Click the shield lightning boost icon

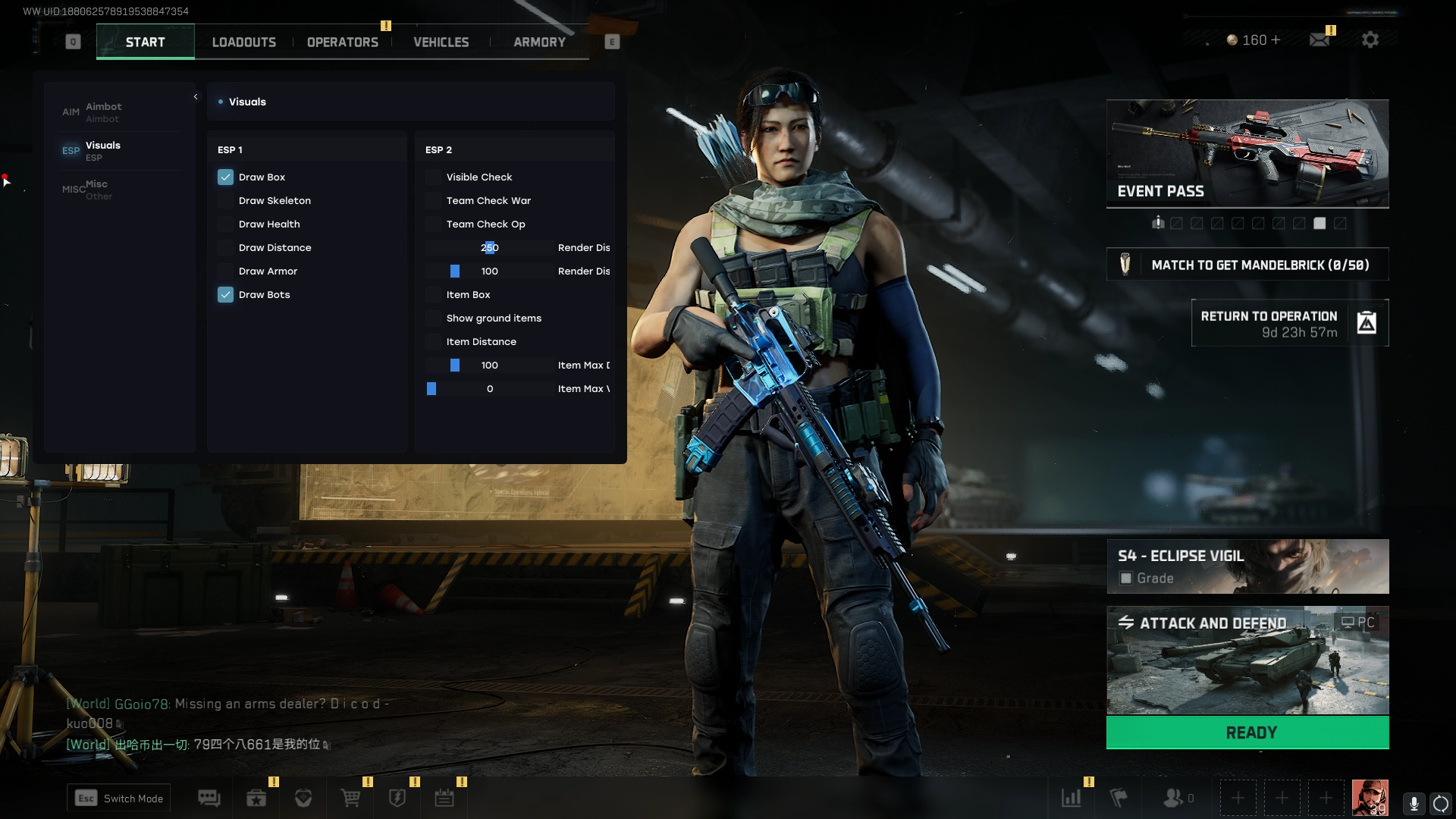[397, 798]
